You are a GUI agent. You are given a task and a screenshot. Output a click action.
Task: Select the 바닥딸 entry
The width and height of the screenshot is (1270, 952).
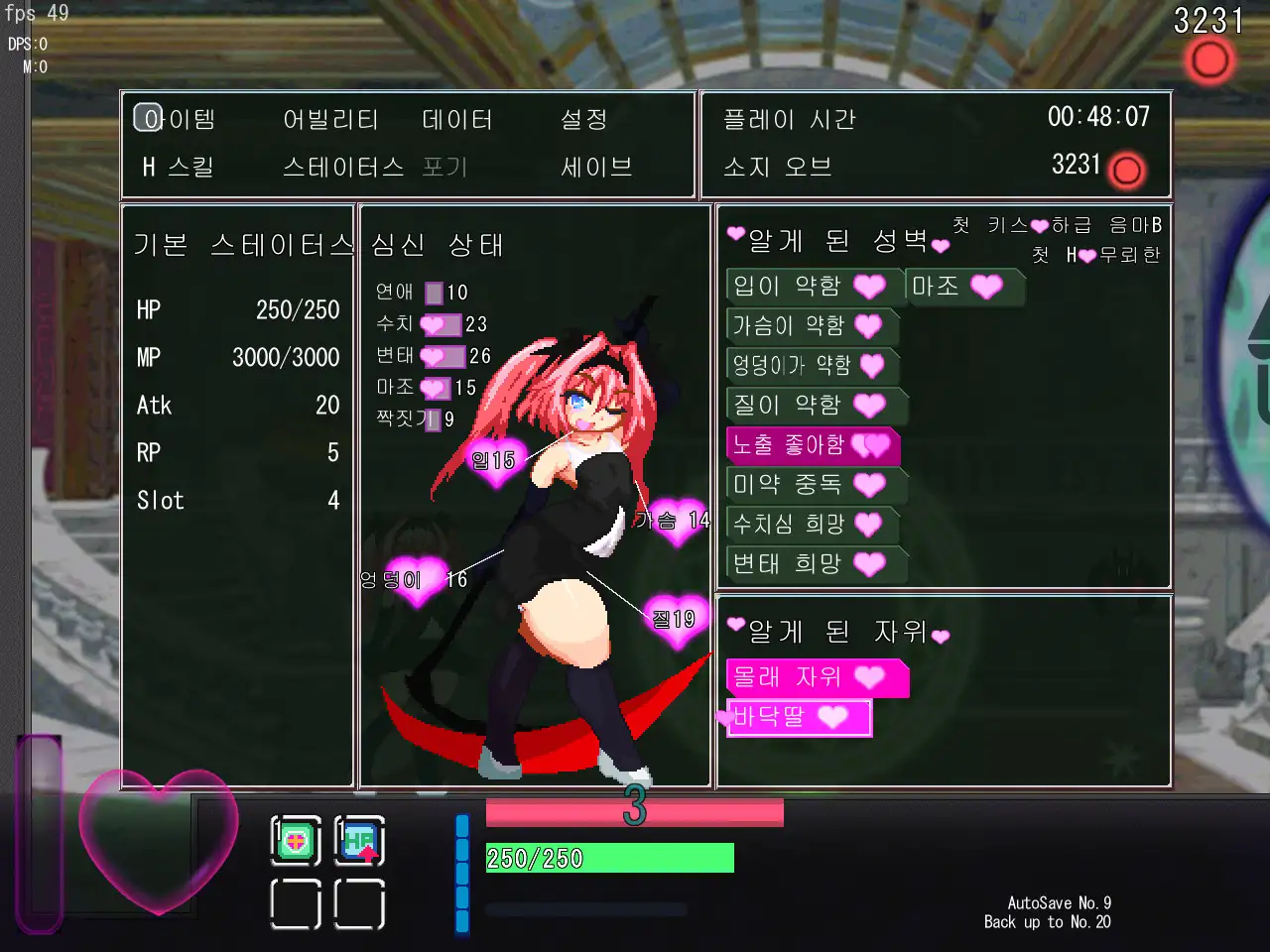[798, 717]
